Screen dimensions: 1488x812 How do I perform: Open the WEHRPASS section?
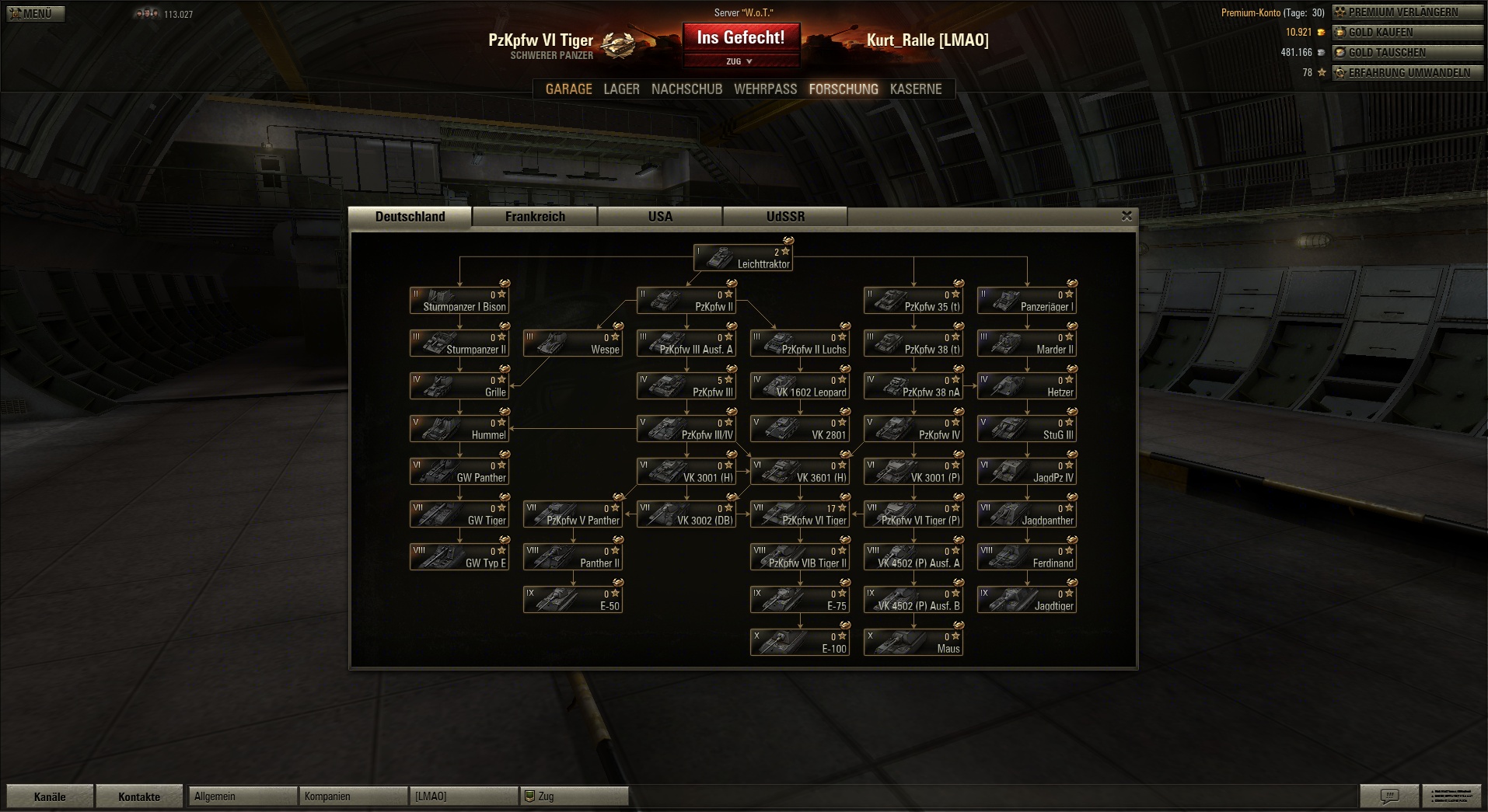(765, 89)
